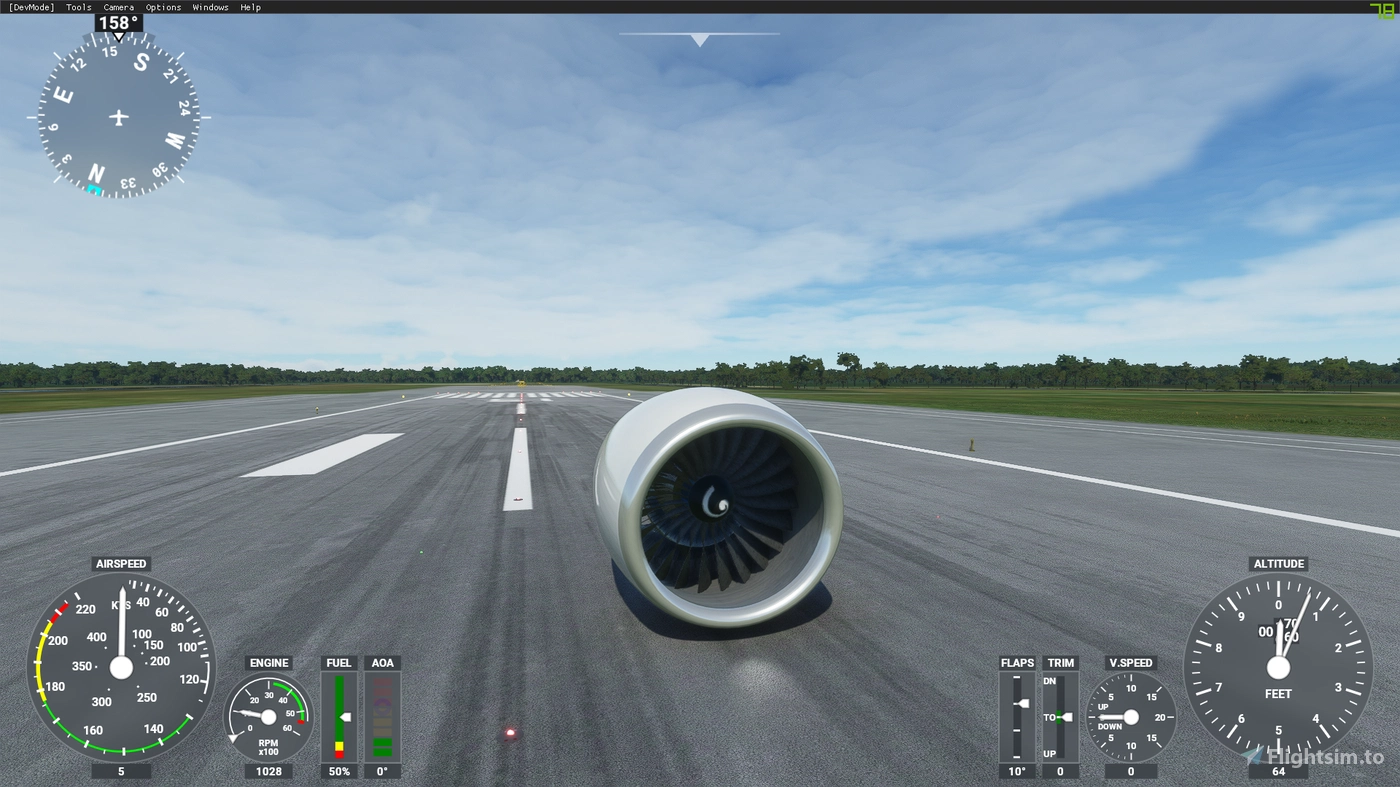Click the FUEL quantity indicator
Image resolution: width=1400 pixels, height=787 pixels.
(338, 715)
